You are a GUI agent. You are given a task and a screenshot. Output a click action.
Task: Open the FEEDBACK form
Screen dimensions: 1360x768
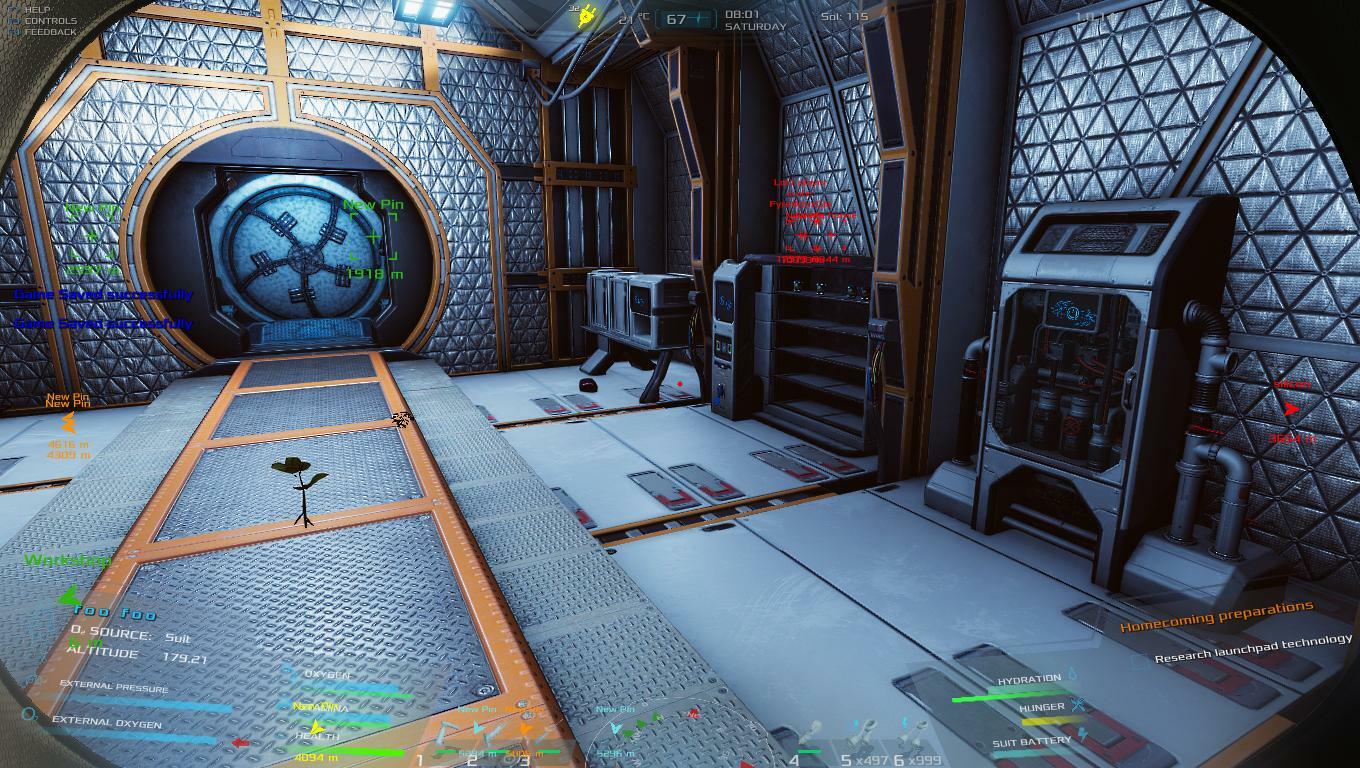click(x=50, y=32)
